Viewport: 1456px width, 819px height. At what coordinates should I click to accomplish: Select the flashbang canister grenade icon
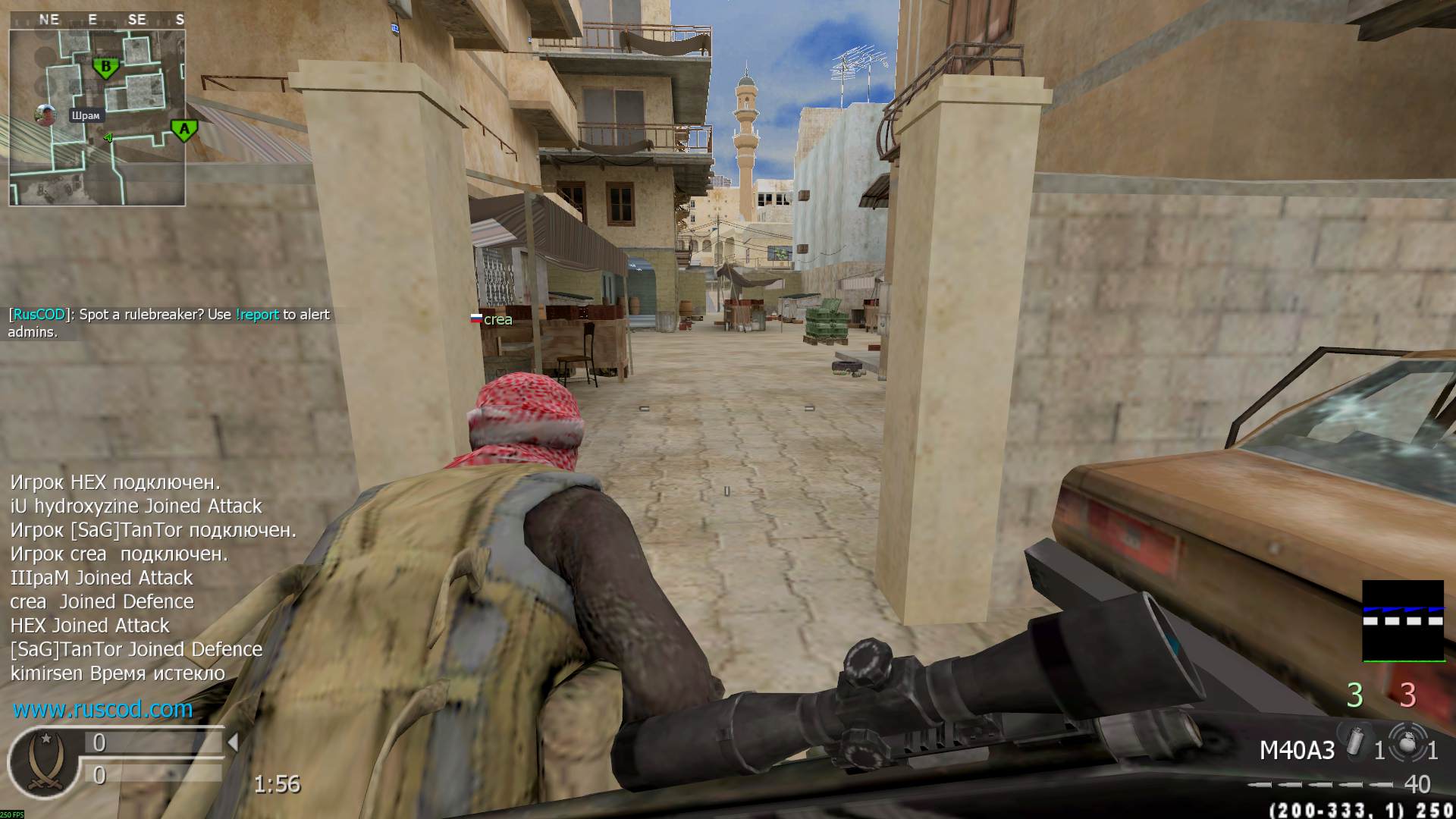coord(1354,744)
